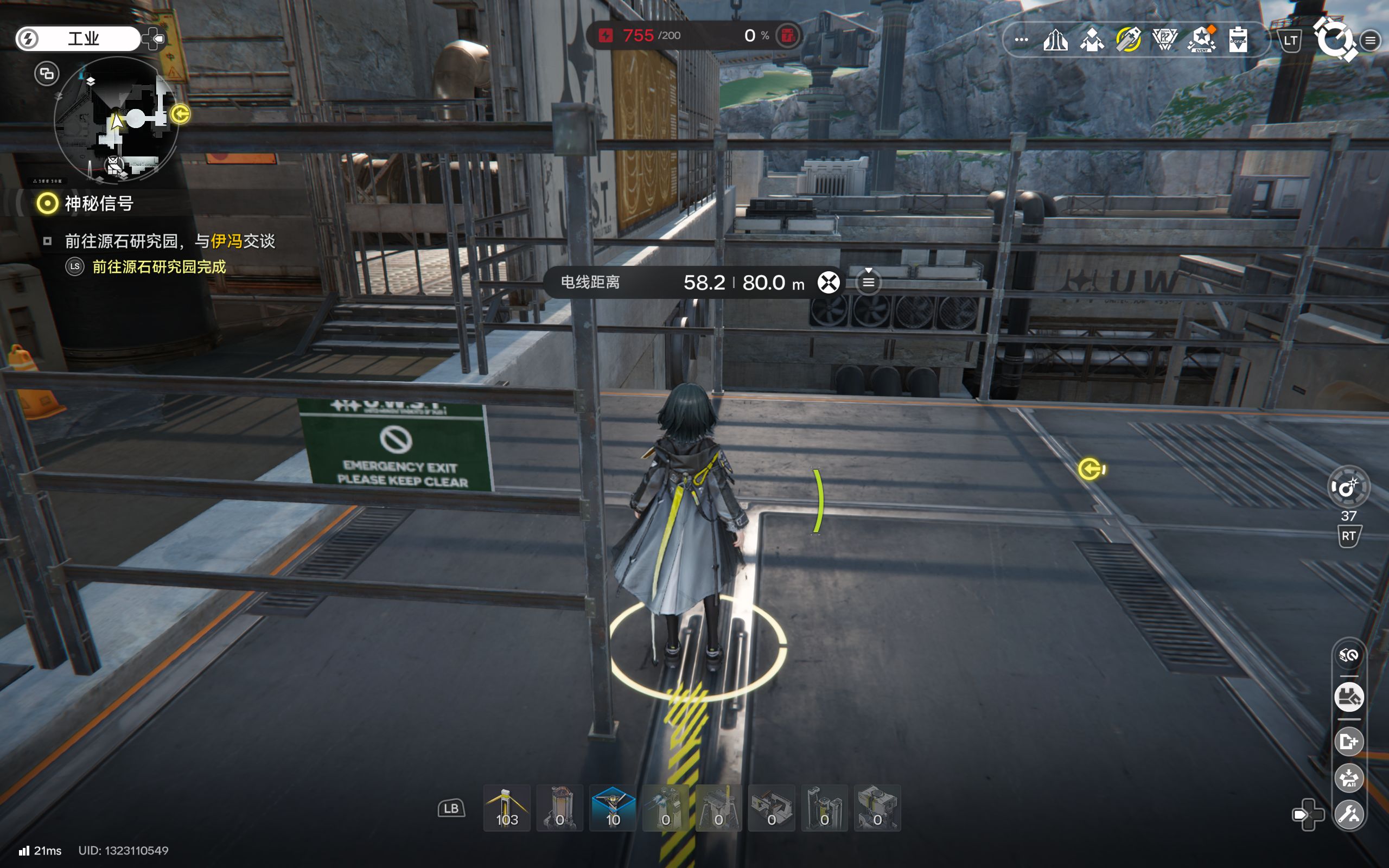Select the highlighted blue relay tower slot with 10
Screen dimensions: 1389x868
(613, 809)
